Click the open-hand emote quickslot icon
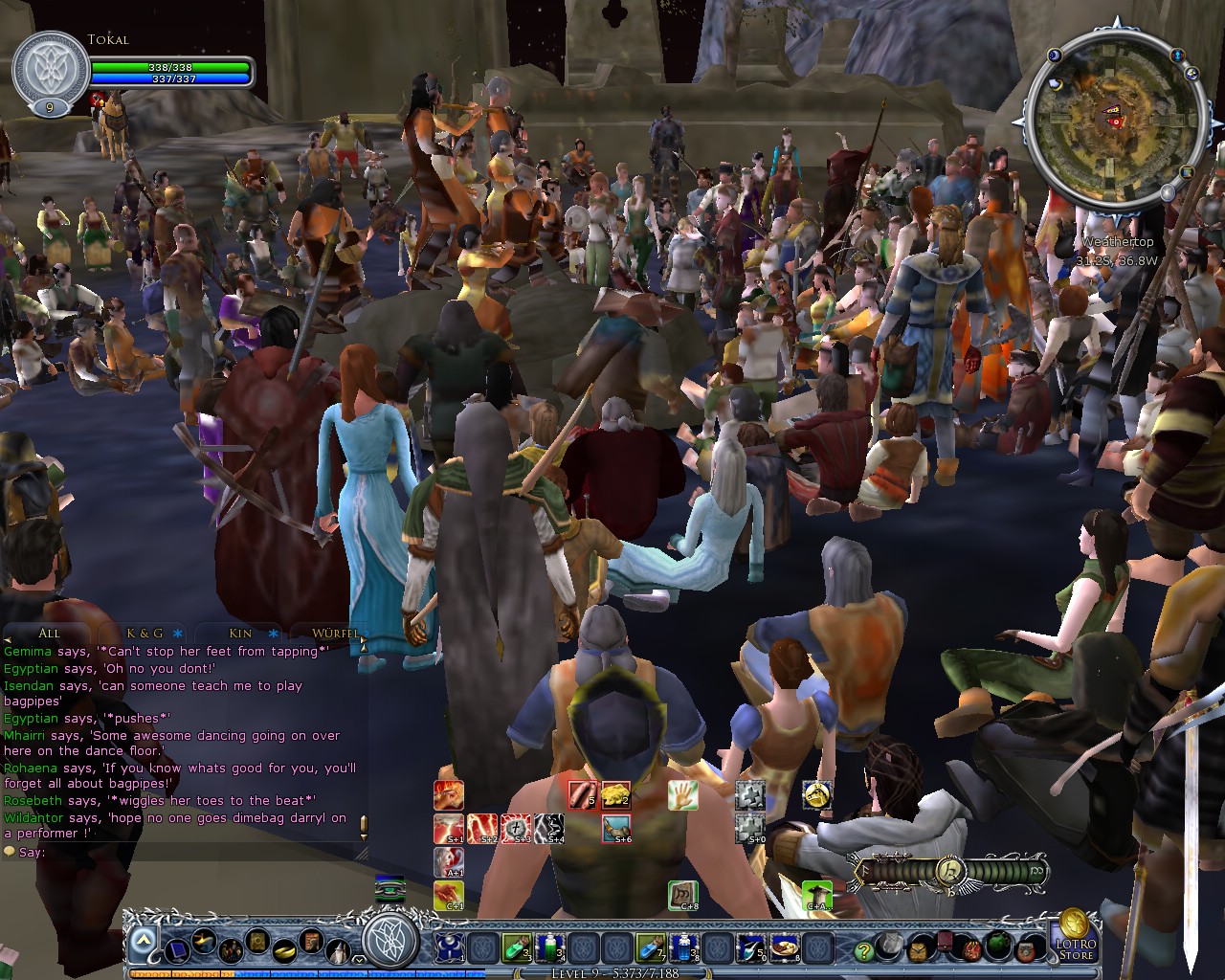The height and width of the screenshot is (980, 1225). (684, 794)
